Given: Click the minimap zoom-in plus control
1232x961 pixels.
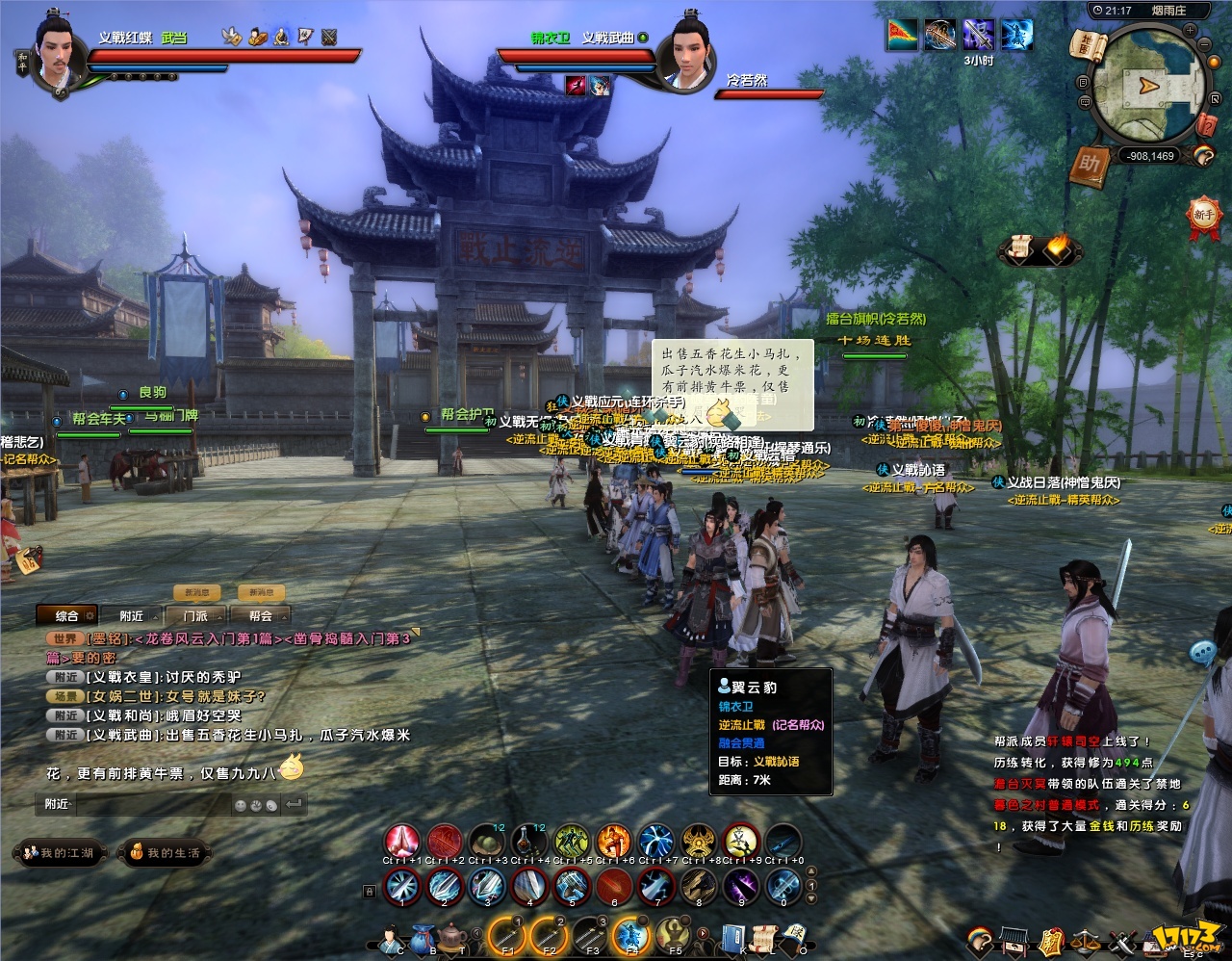Looking at the screenshot, I should pyautogui.click(x=1189, y=31).
